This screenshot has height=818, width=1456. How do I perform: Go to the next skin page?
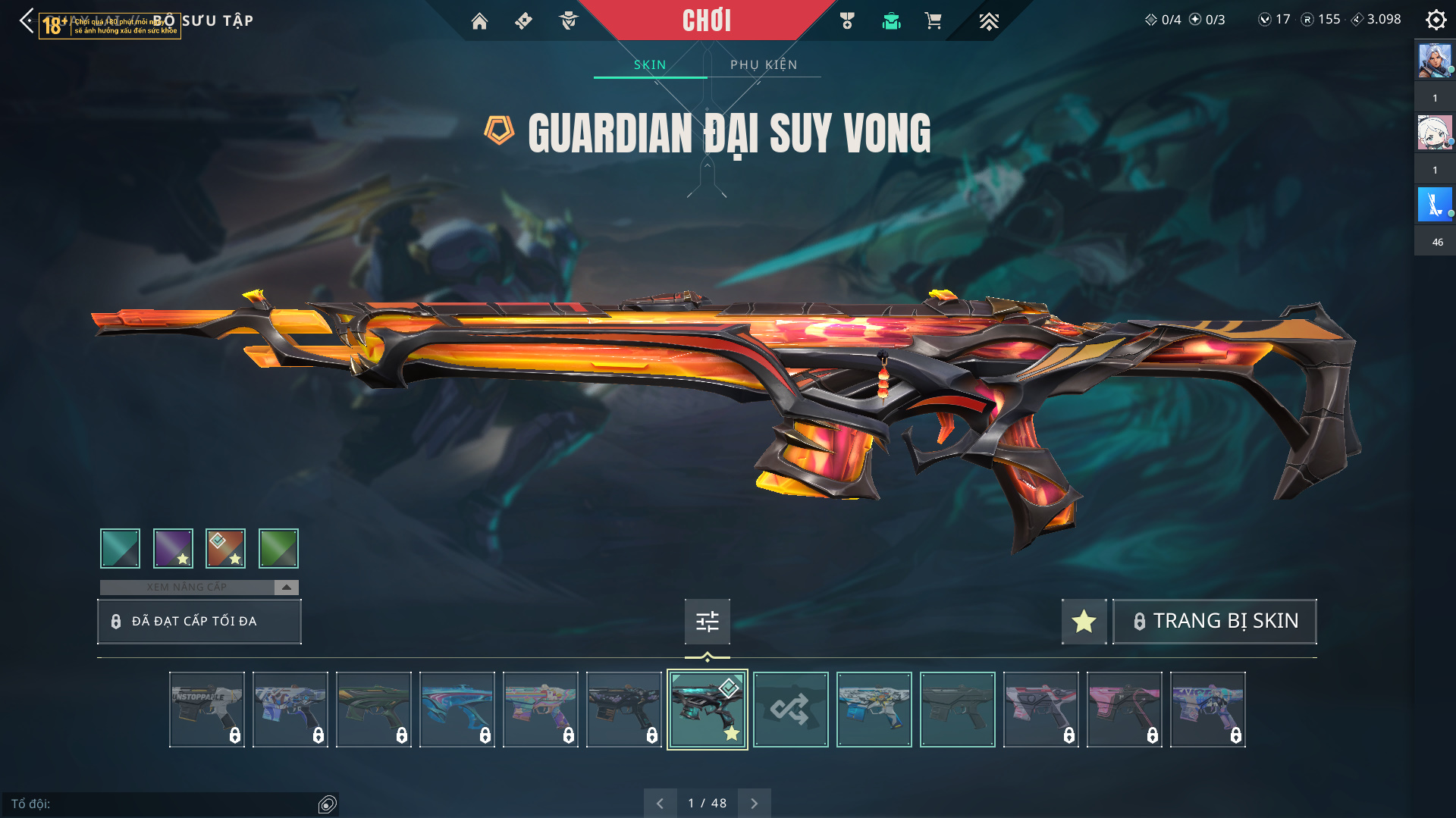point(754,804)
